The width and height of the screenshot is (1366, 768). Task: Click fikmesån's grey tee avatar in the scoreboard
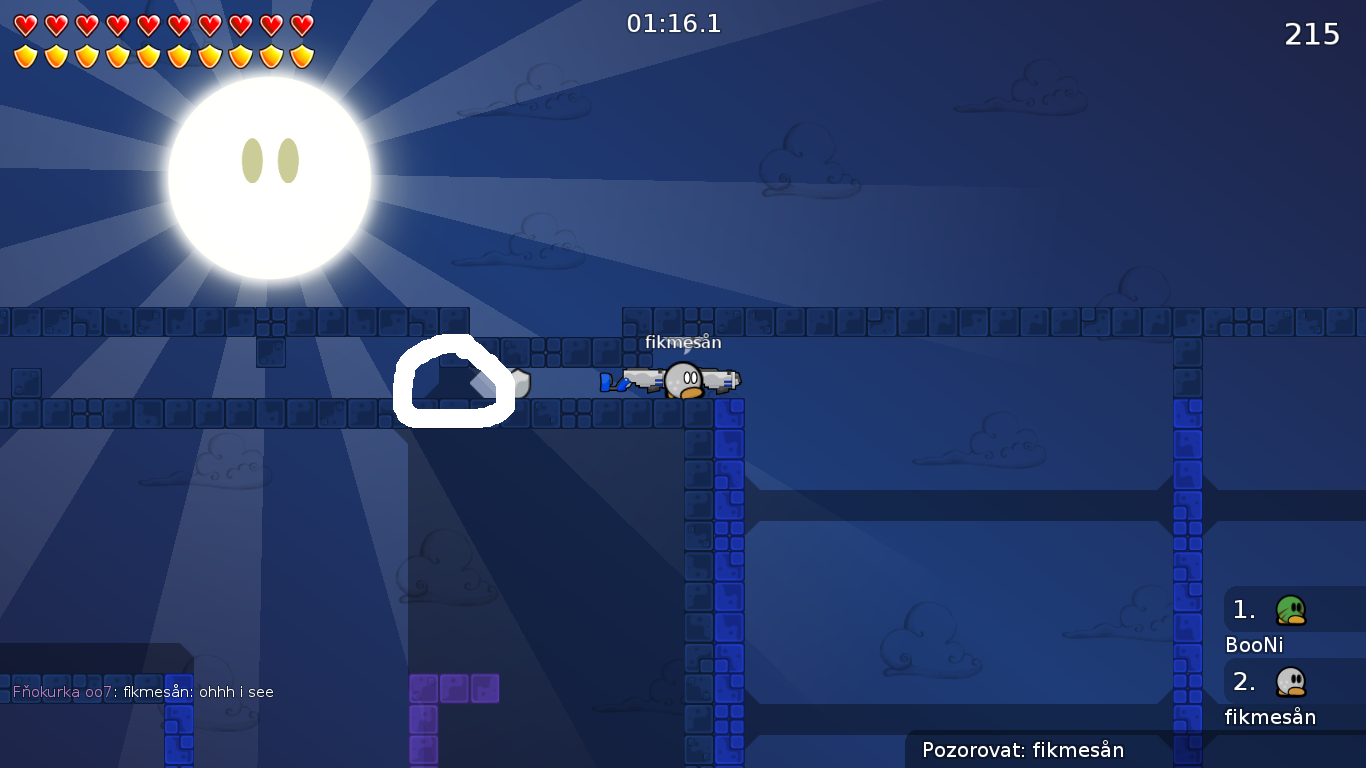1290,680
